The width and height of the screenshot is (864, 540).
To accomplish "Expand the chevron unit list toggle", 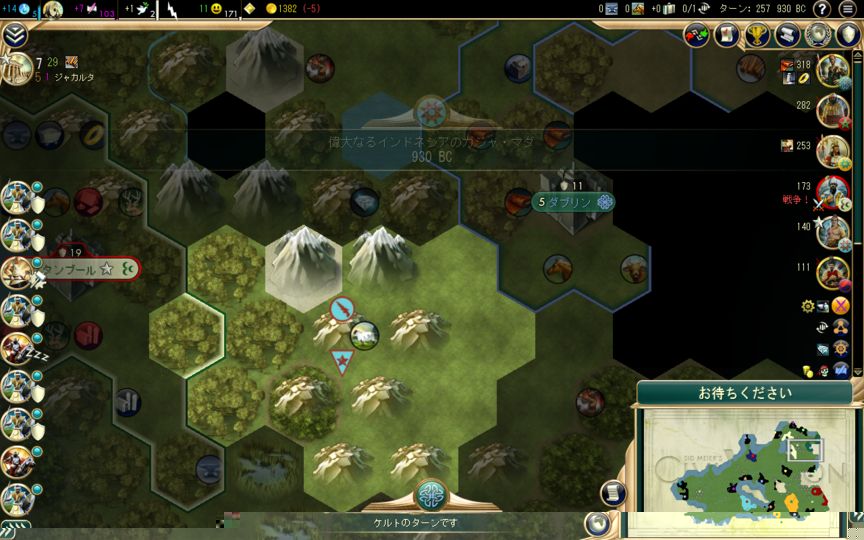I will 14,35.
